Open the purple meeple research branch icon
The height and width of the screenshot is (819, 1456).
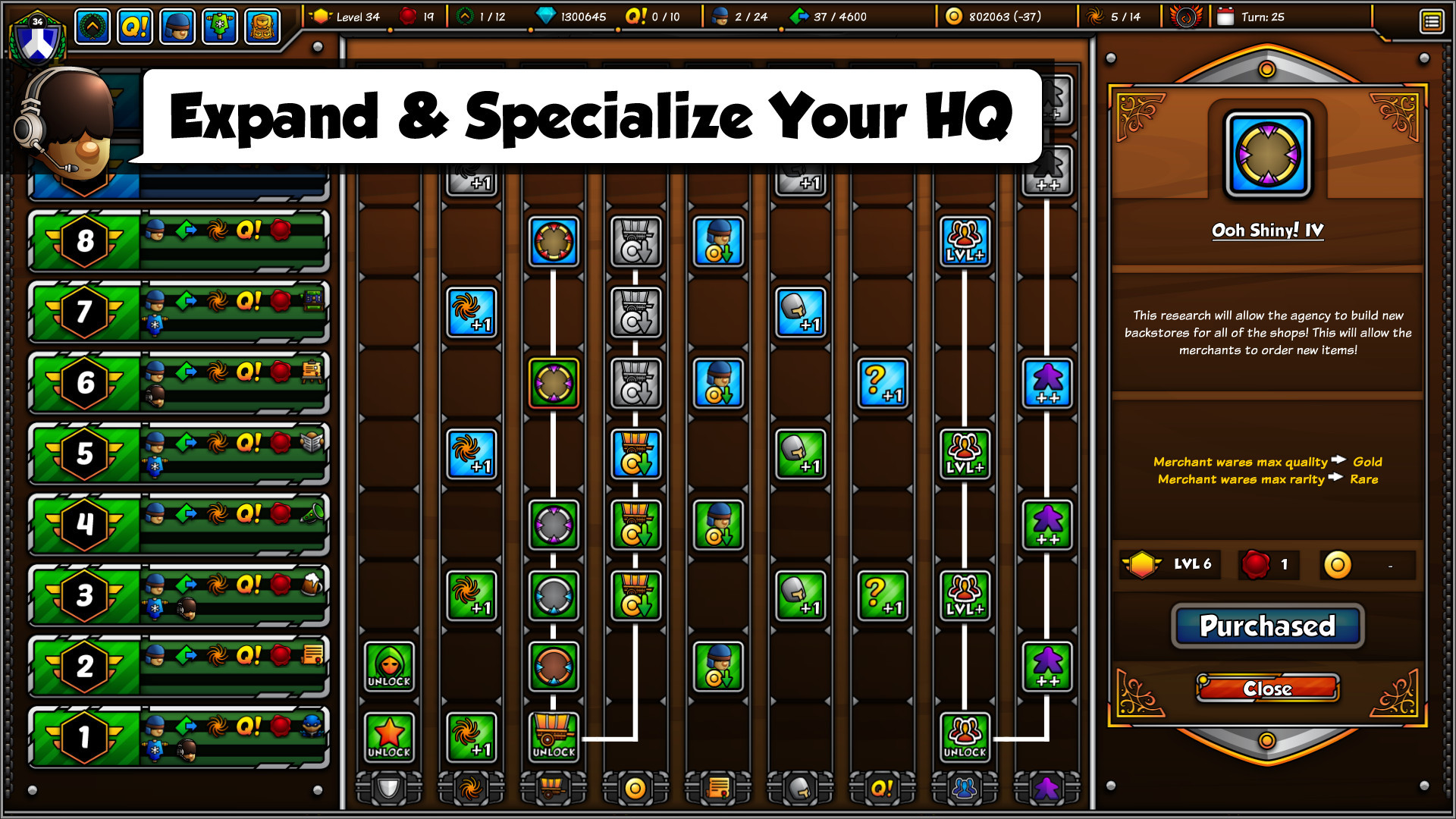click(x=1046, y=789)
